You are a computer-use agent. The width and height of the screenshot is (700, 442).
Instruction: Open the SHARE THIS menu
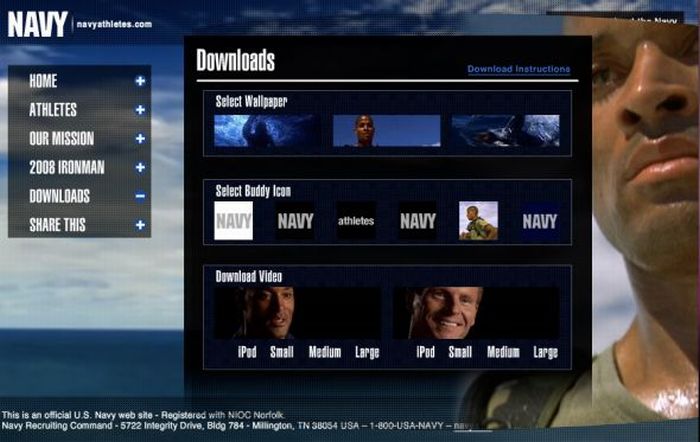pyautogui.click(x=58, y=225)
